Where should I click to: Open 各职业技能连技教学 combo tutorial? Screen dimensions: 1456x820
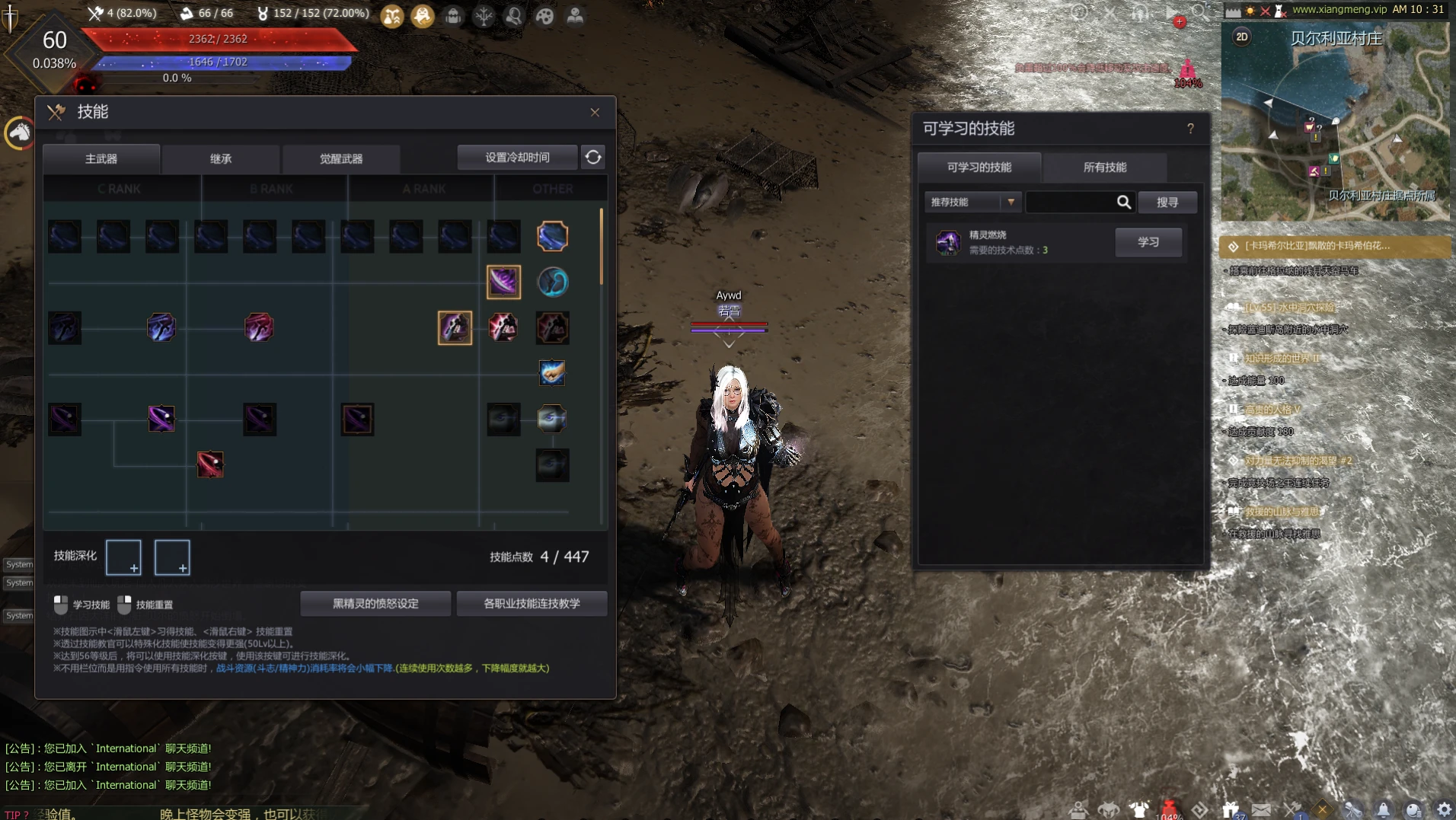click(532, 604)
